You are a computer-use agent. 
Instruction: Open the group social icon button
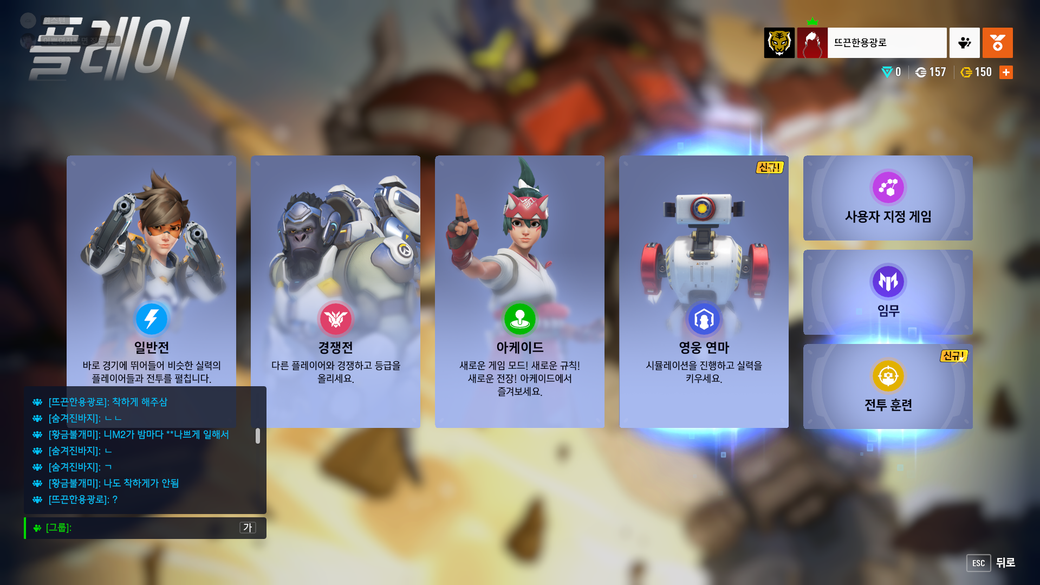click(964, 43)
